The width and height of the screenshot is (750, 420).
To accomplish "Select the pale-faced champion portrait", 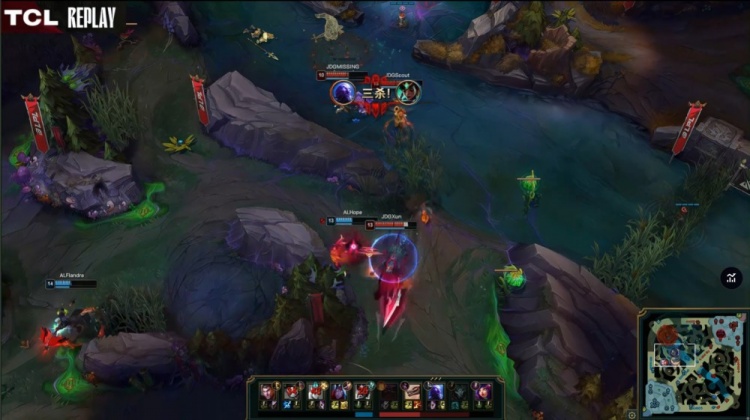I will pyautogui.click(x=266, y=392).
